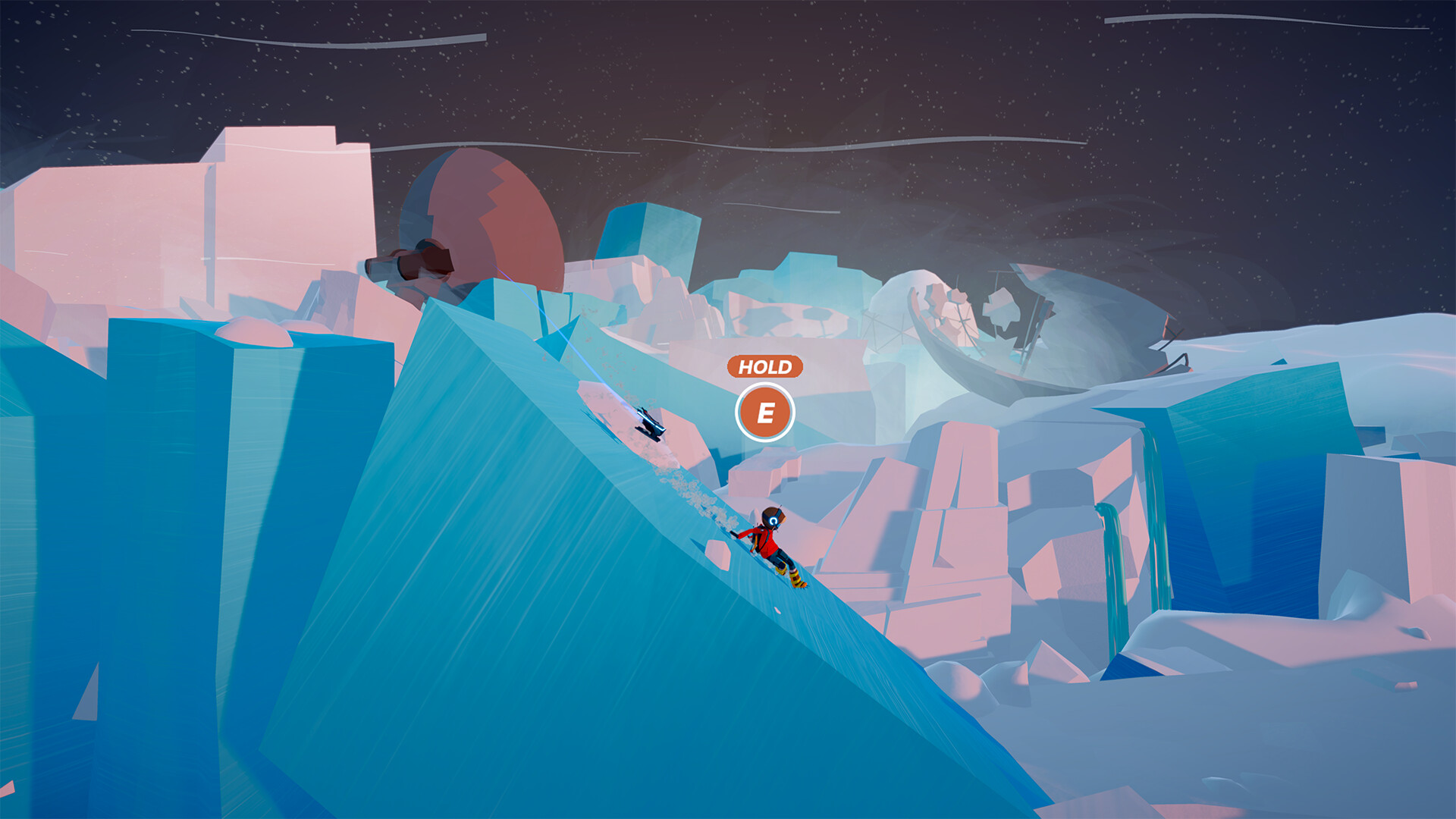
Task: Click the white letter E inside the orange circle
Action: click(x=764, y=413)
